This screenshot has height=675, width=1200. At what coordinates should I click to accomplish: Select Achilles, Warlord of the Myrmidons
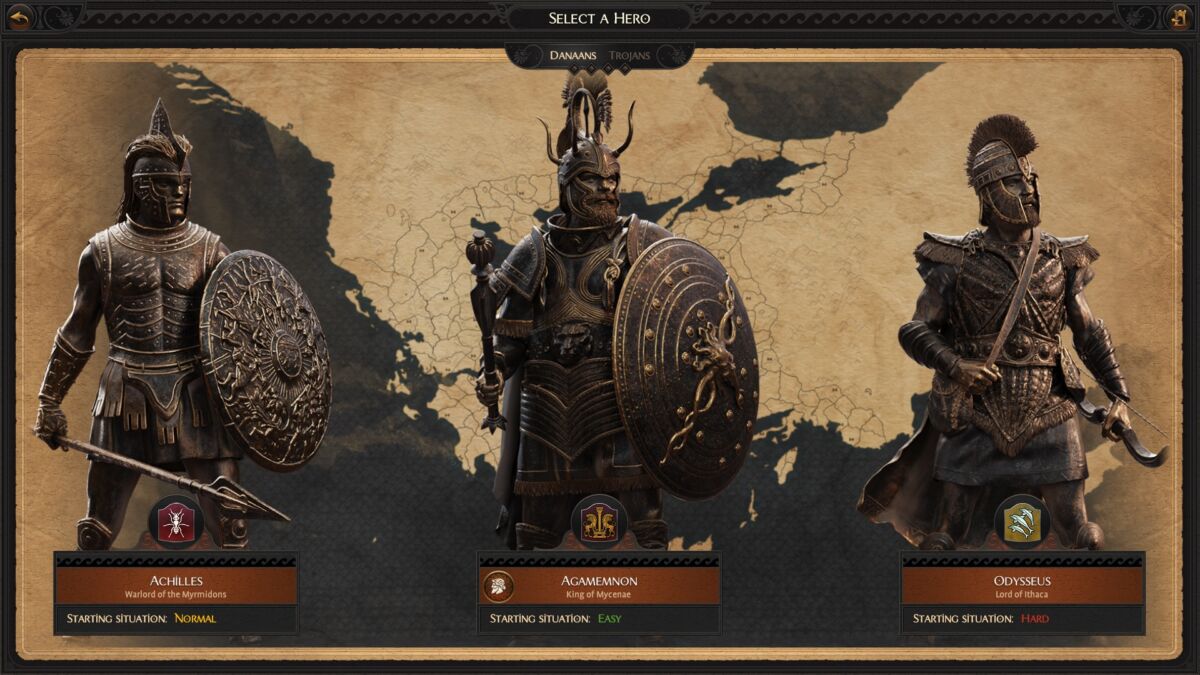(176, 586)
